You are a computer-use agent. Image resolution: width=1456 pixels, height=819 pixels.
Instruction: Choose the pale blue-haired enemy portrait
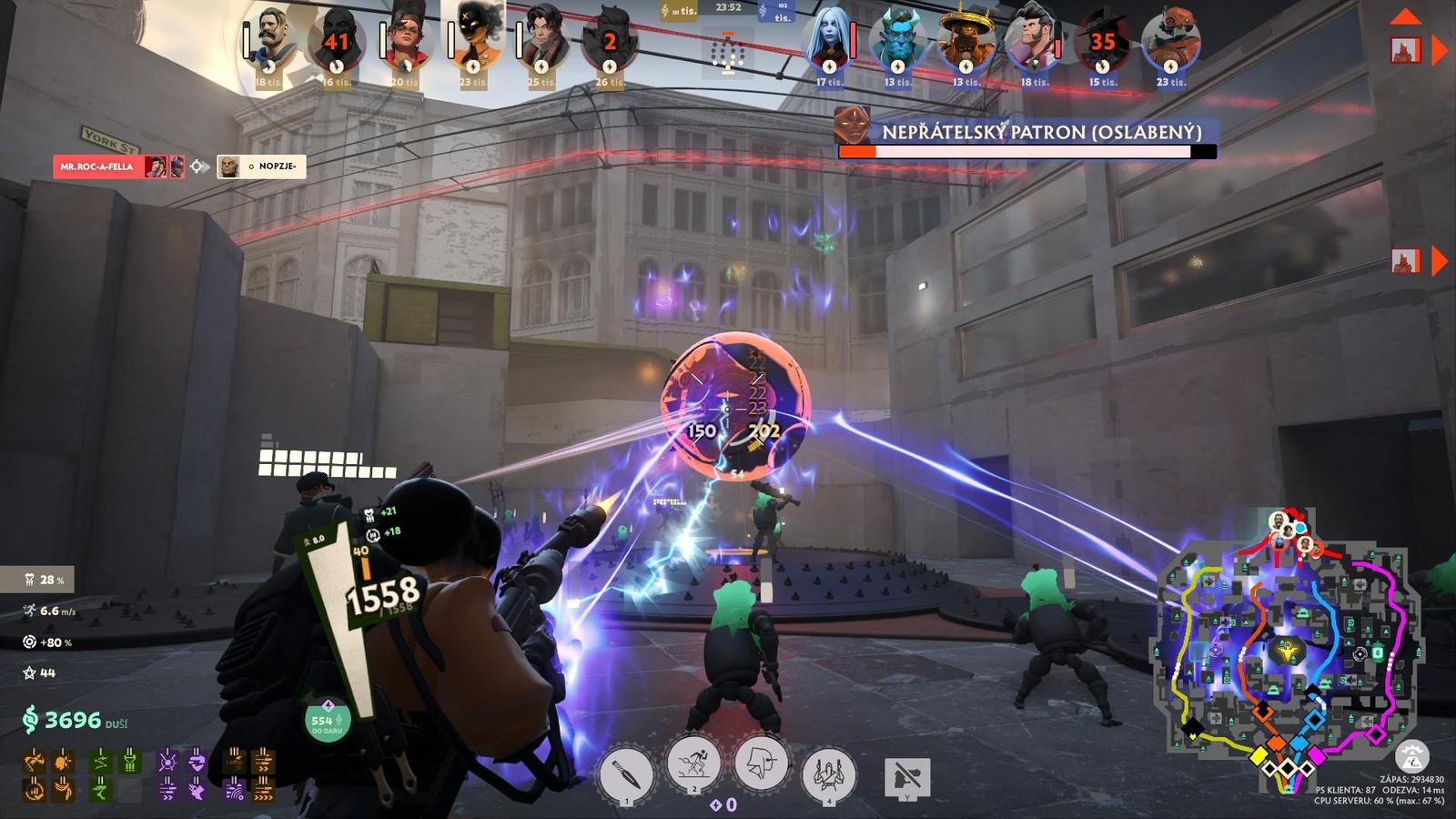(829, 41)
